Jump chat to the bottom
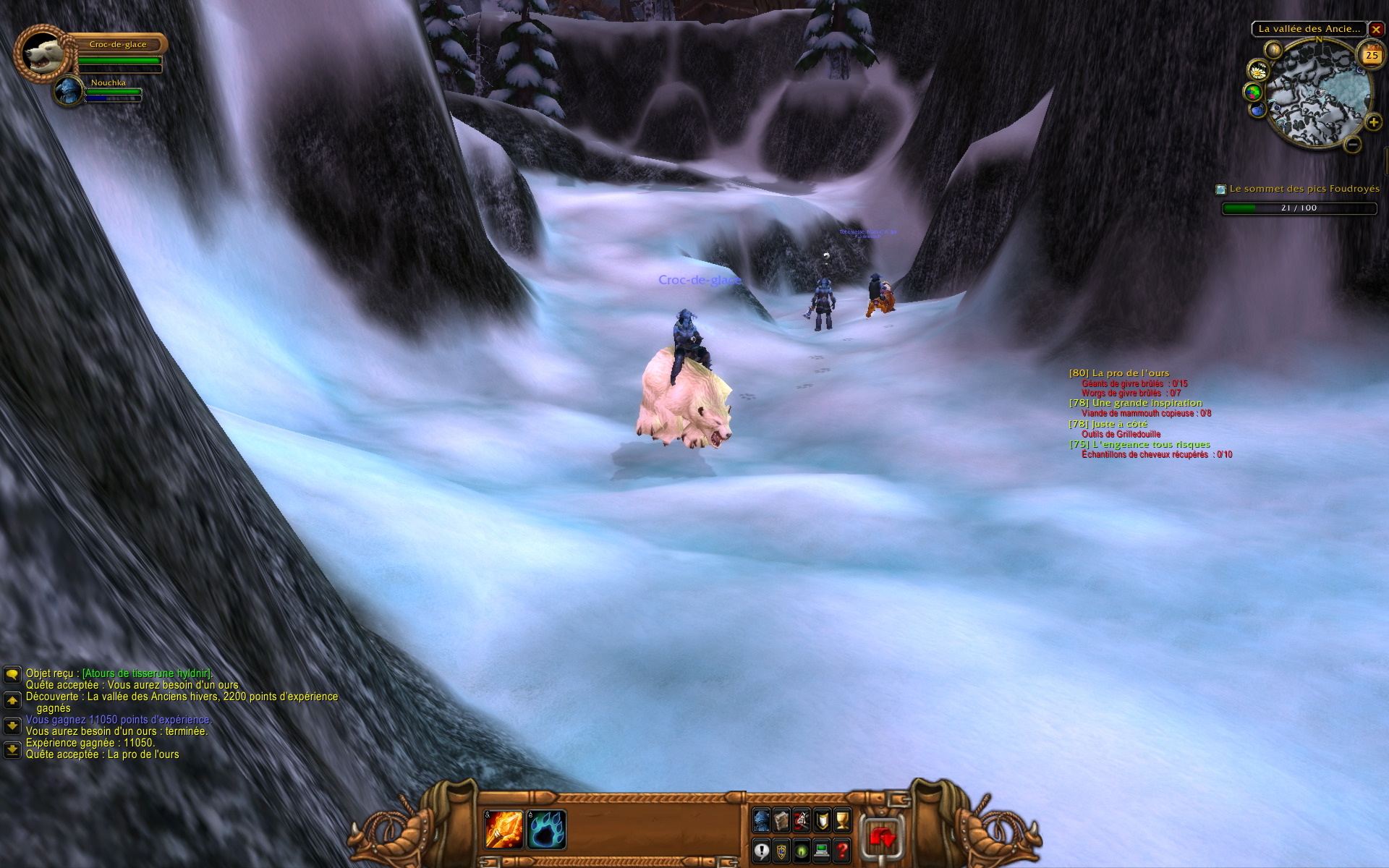The image size is (1389, 868). [x=12, y=750]
